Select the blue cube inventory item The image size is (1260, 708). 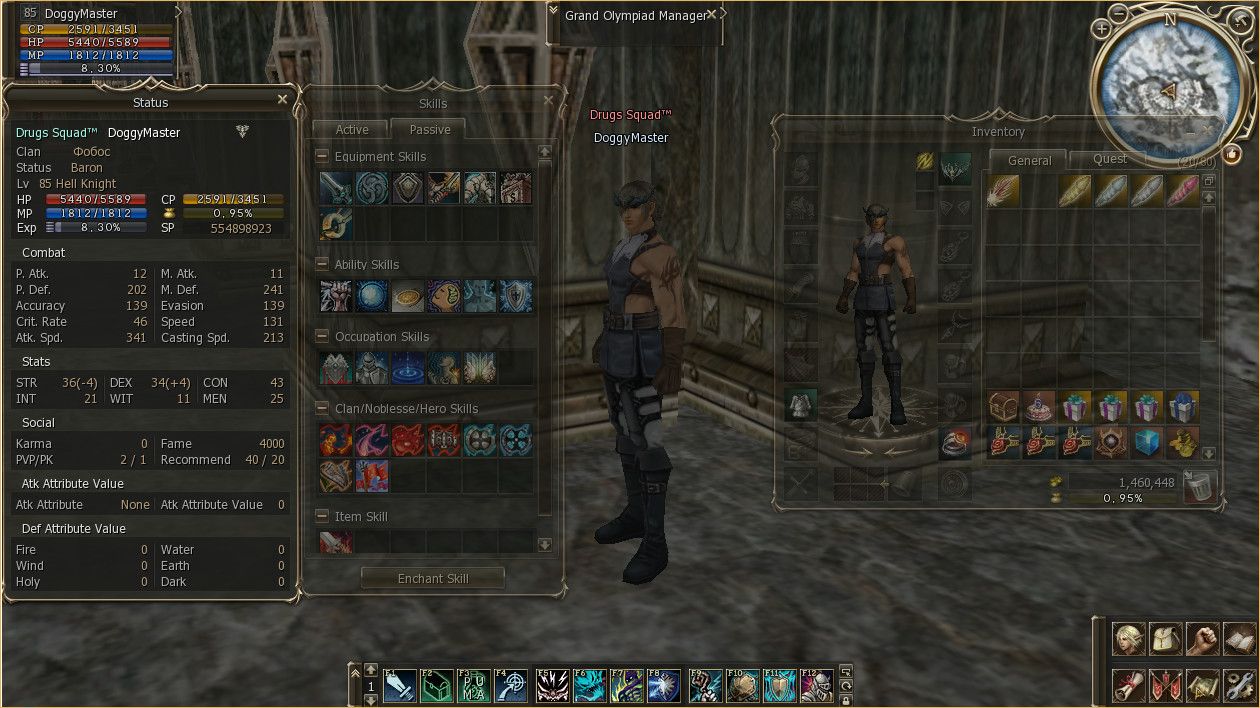[1147, 442]
